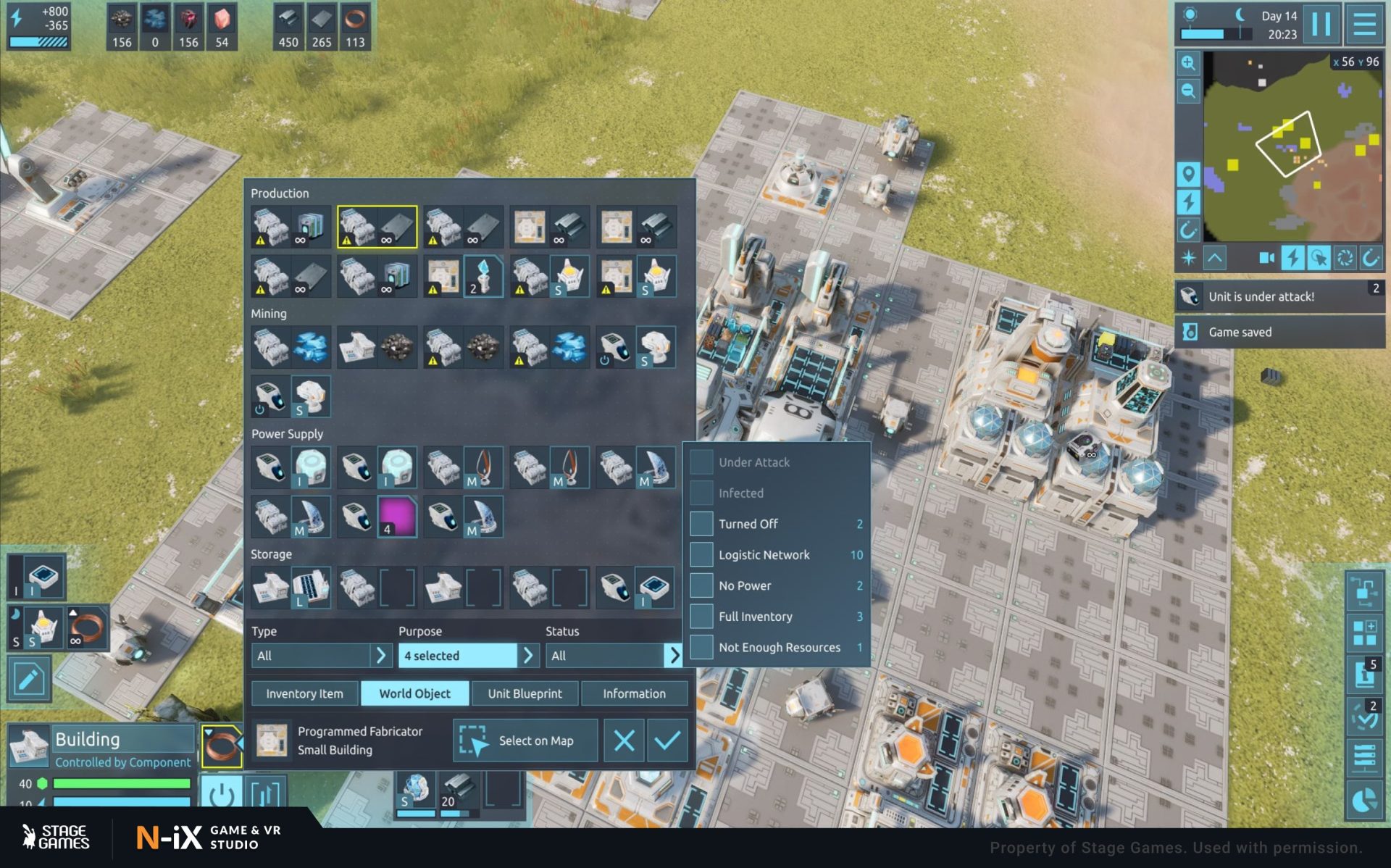Check the Not Enough Resources filter

click(701, 647)
